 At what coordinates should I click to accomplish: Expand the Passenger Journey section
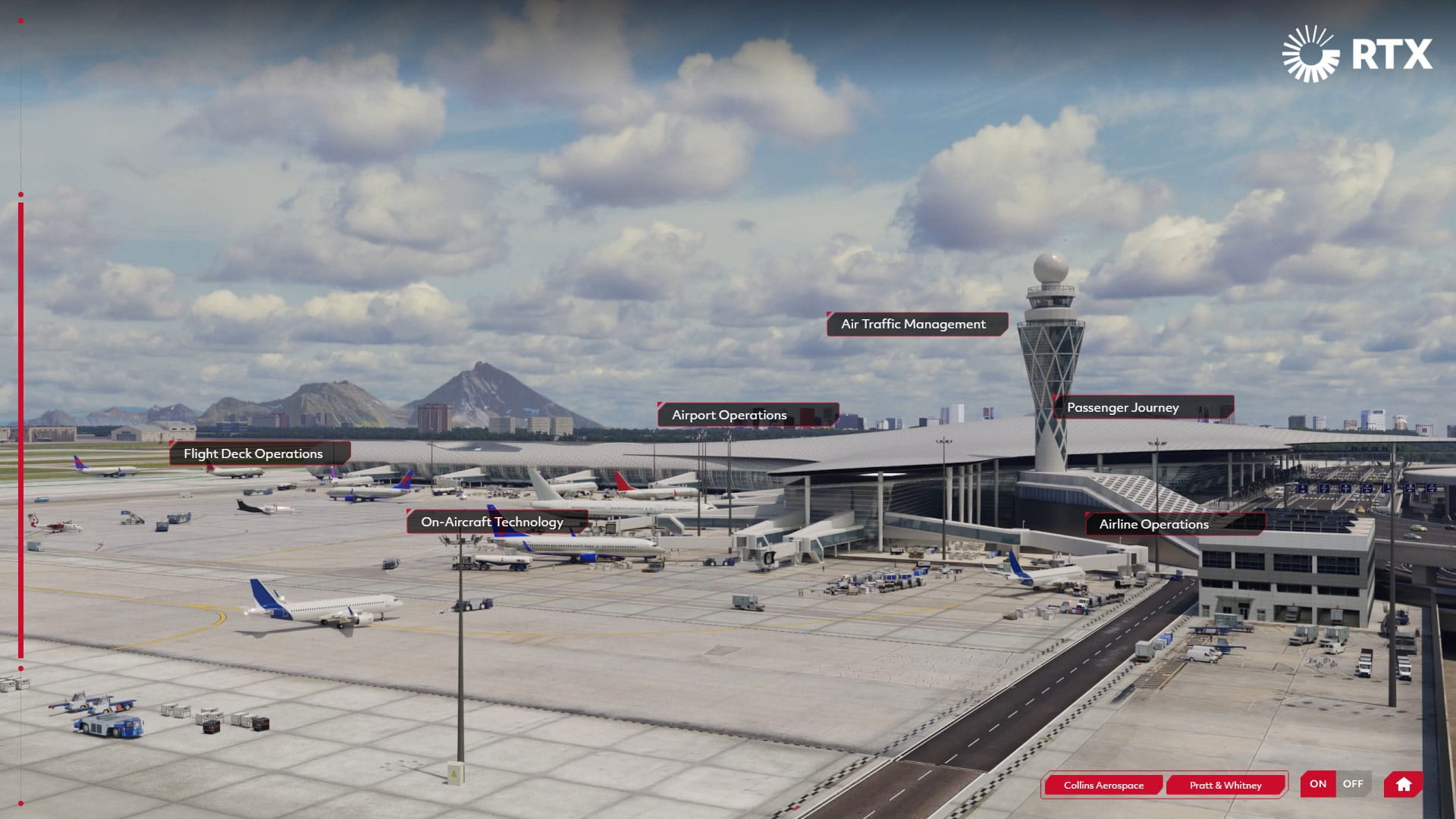click(1122, 407)
